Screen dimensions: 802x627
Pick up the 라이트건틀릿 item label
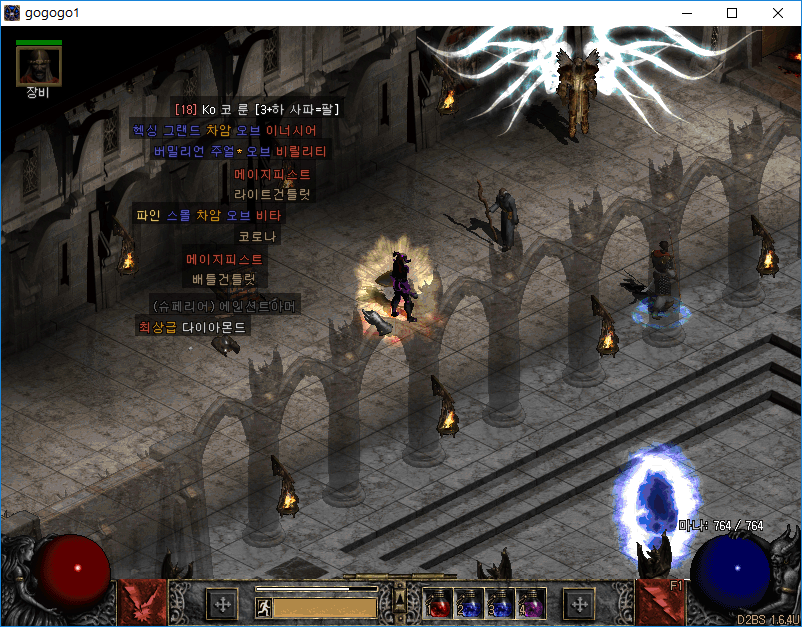(272, 194)
